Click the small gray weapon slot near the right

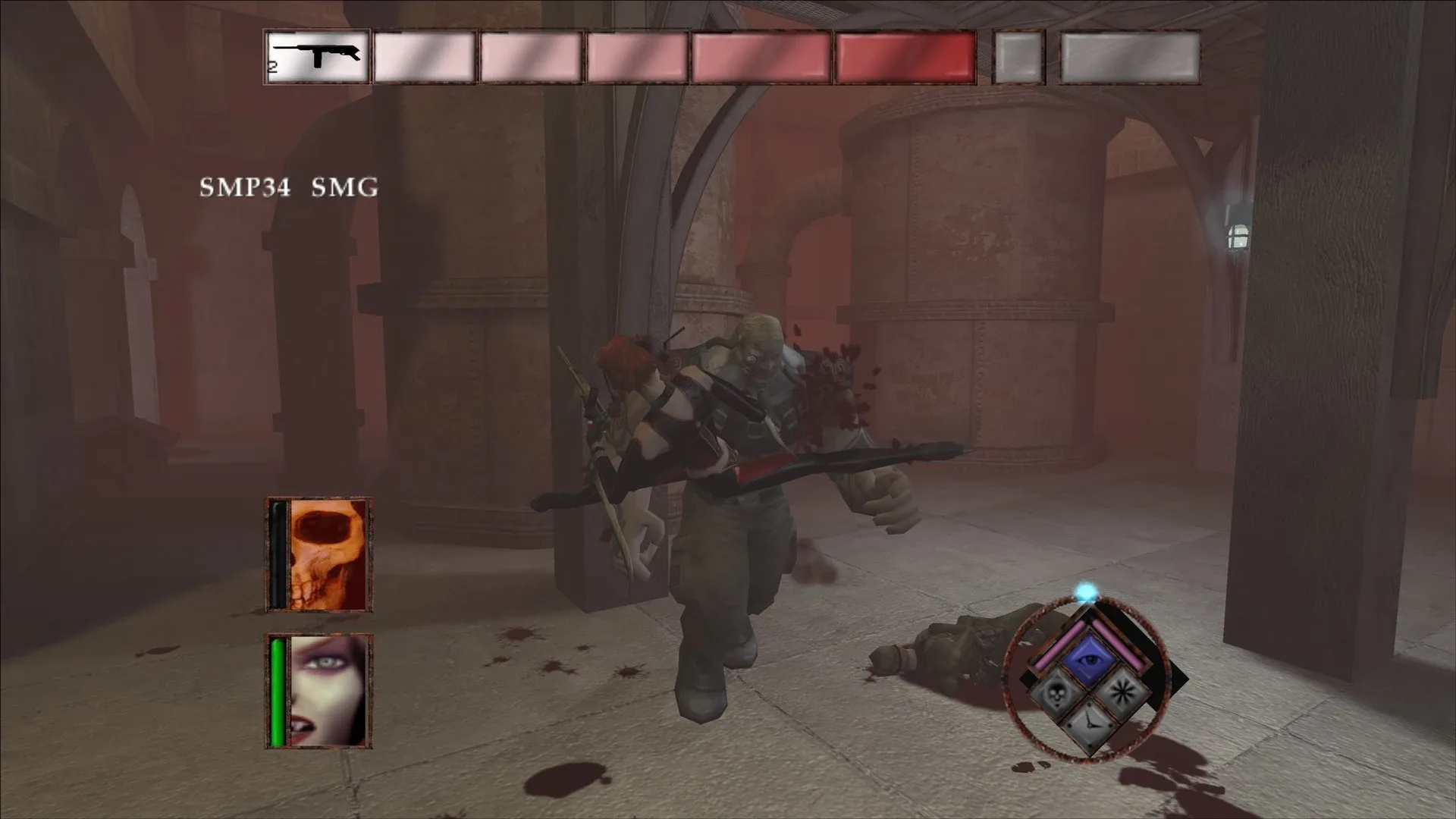click(x=1020, y=55)
